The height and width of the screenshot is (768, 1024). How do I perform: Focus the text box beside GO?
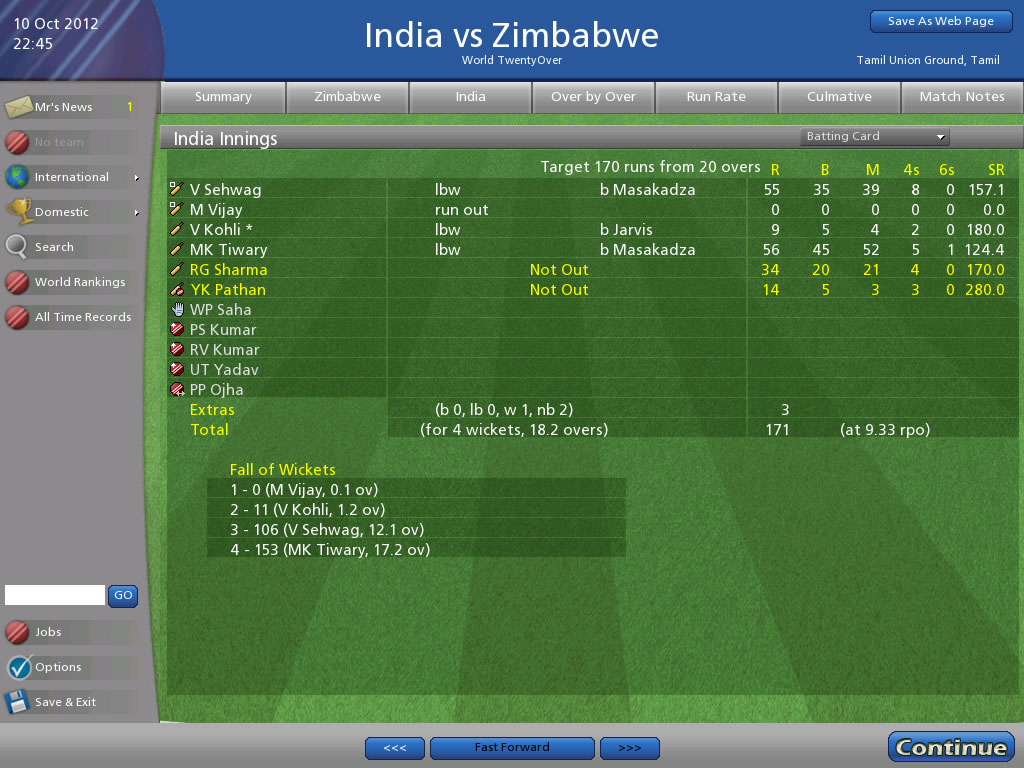pos(55,595)
